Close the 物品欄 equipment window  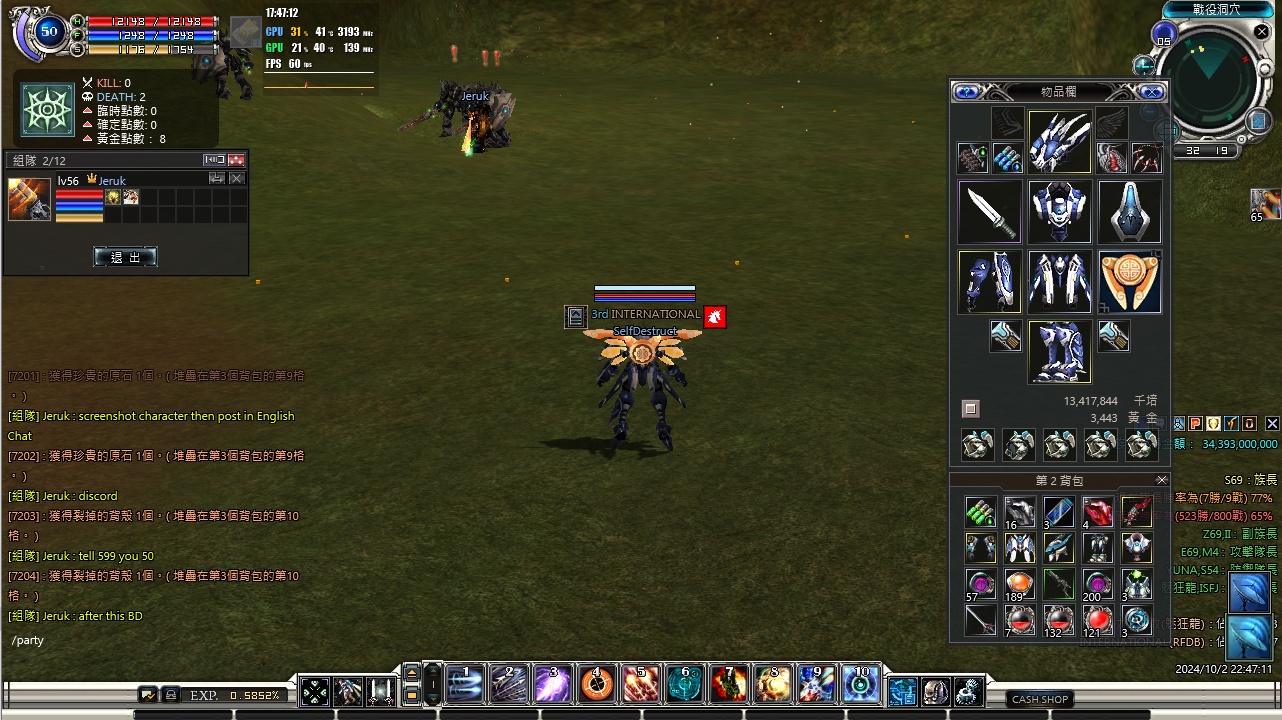(x=1152, y=92)
